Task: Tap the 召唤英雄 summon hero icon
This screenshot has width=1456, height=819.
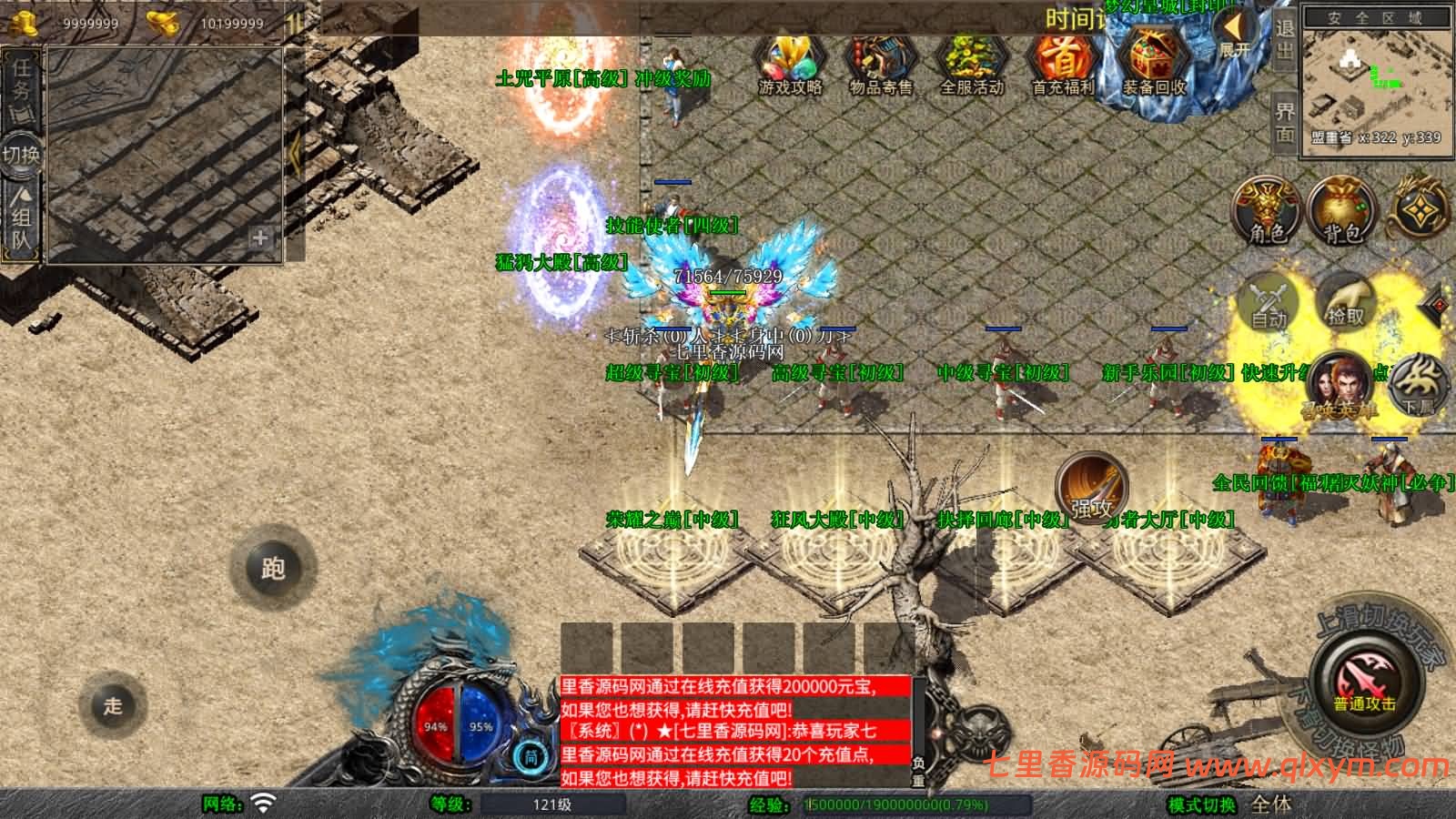Action: tap(1342, 387)
